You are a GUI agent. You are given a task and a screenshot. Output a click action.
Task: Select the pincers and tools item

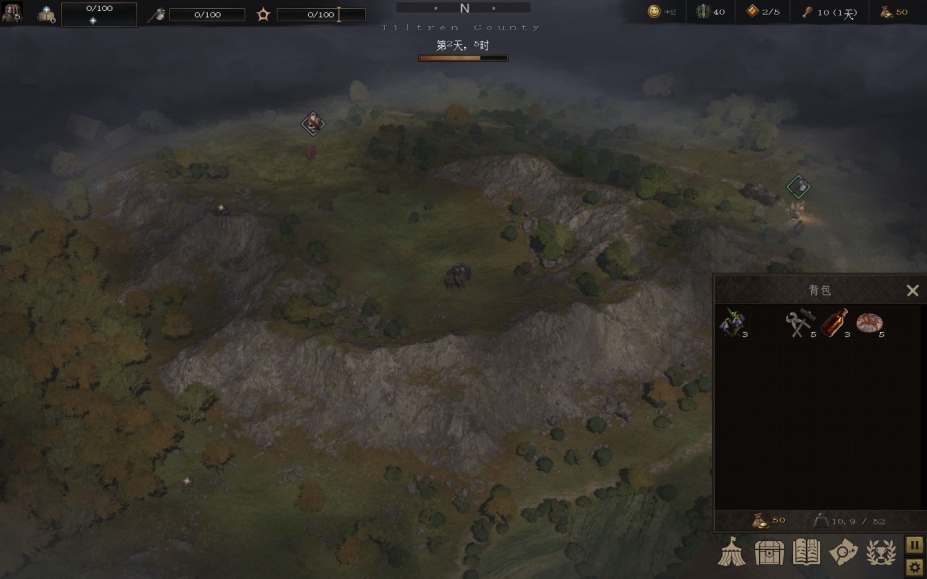tap(799, 323)
